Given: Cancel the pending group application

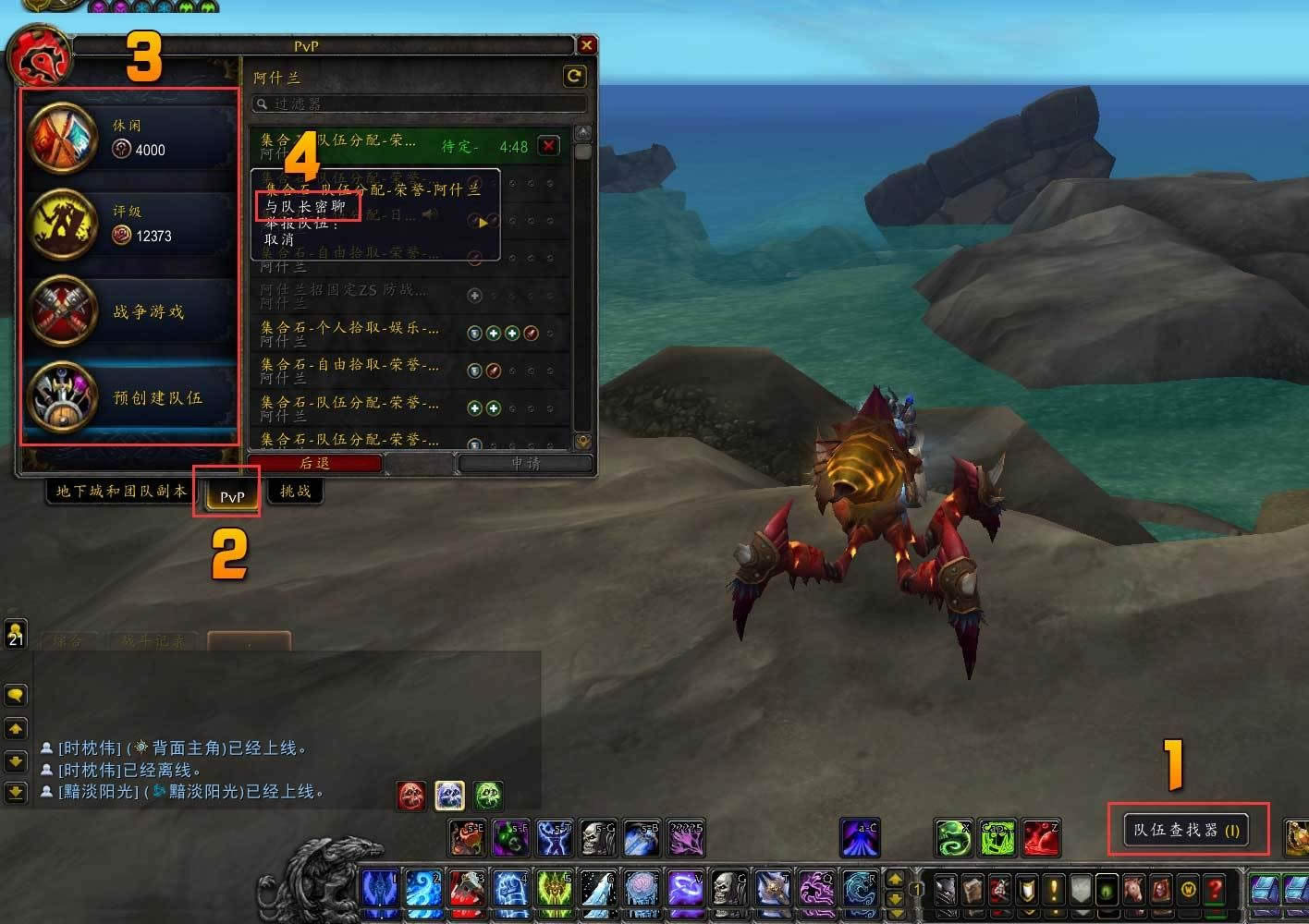Looking at the screenshot, I should pyautogui.click(x=549, y=146).
